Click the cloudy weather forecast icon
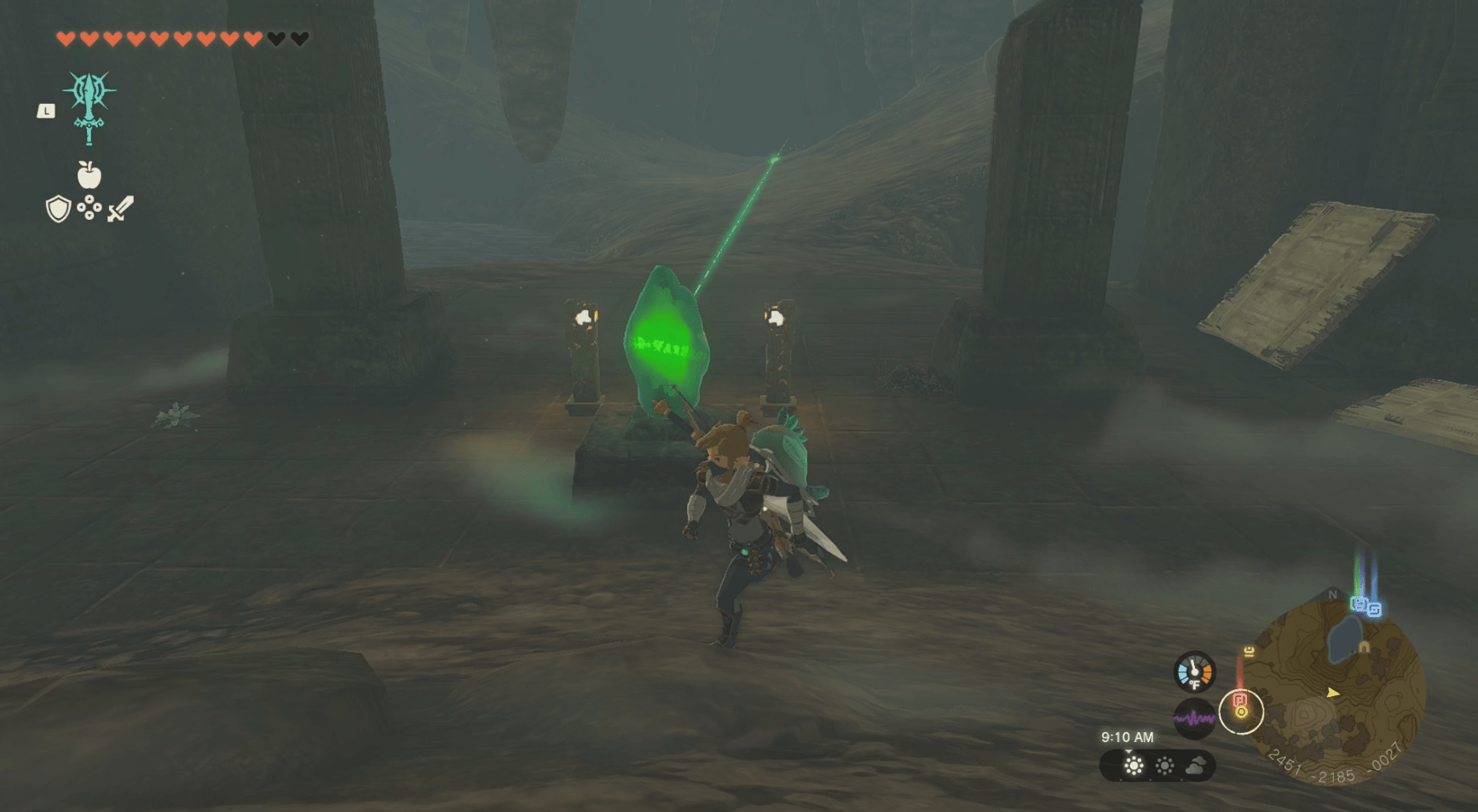This screenshot has height=812, width=1478. pos(1196,766)
